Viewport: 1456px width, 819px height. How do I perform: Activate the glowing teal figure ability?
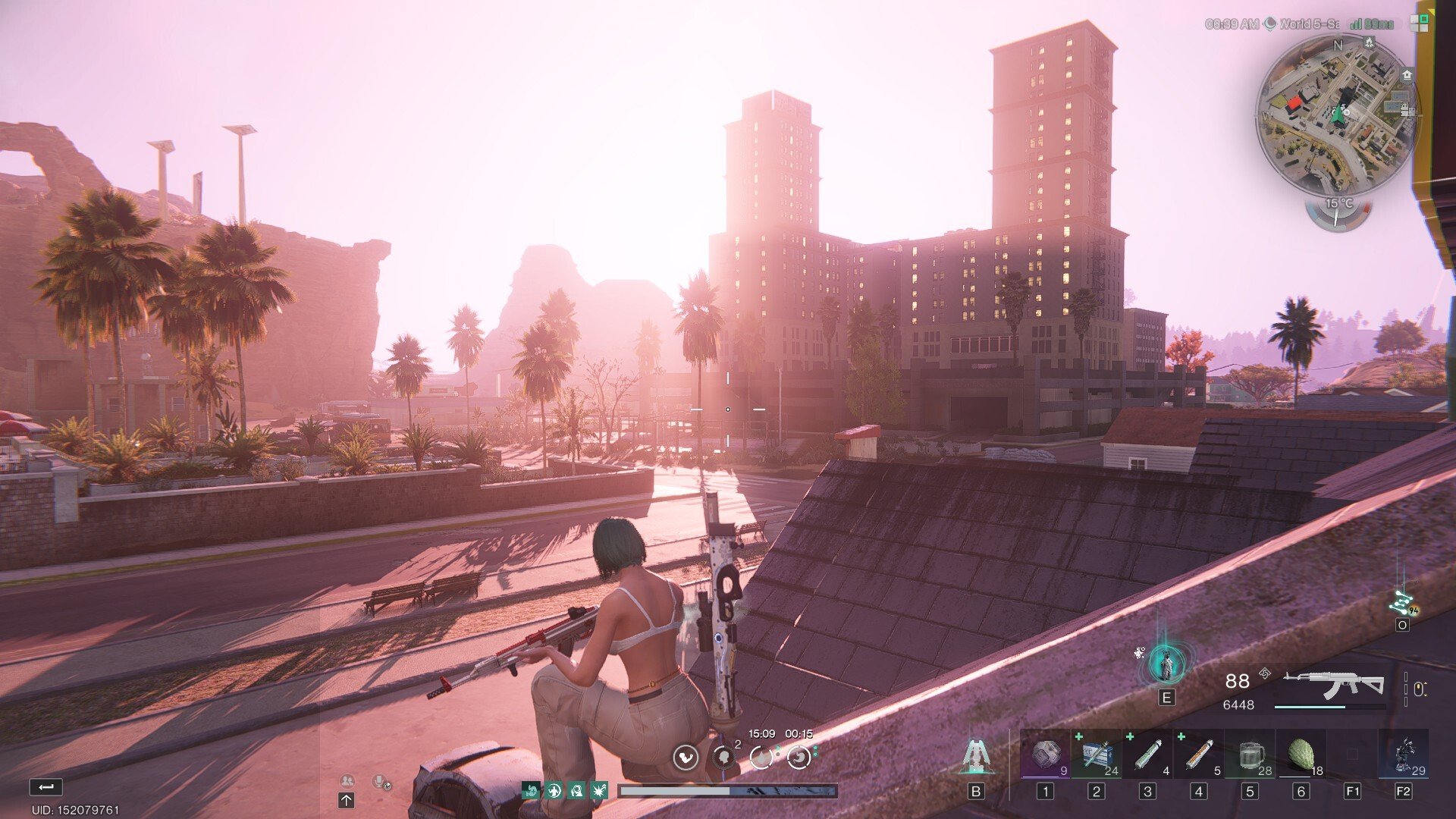(x=1166, y=664)
